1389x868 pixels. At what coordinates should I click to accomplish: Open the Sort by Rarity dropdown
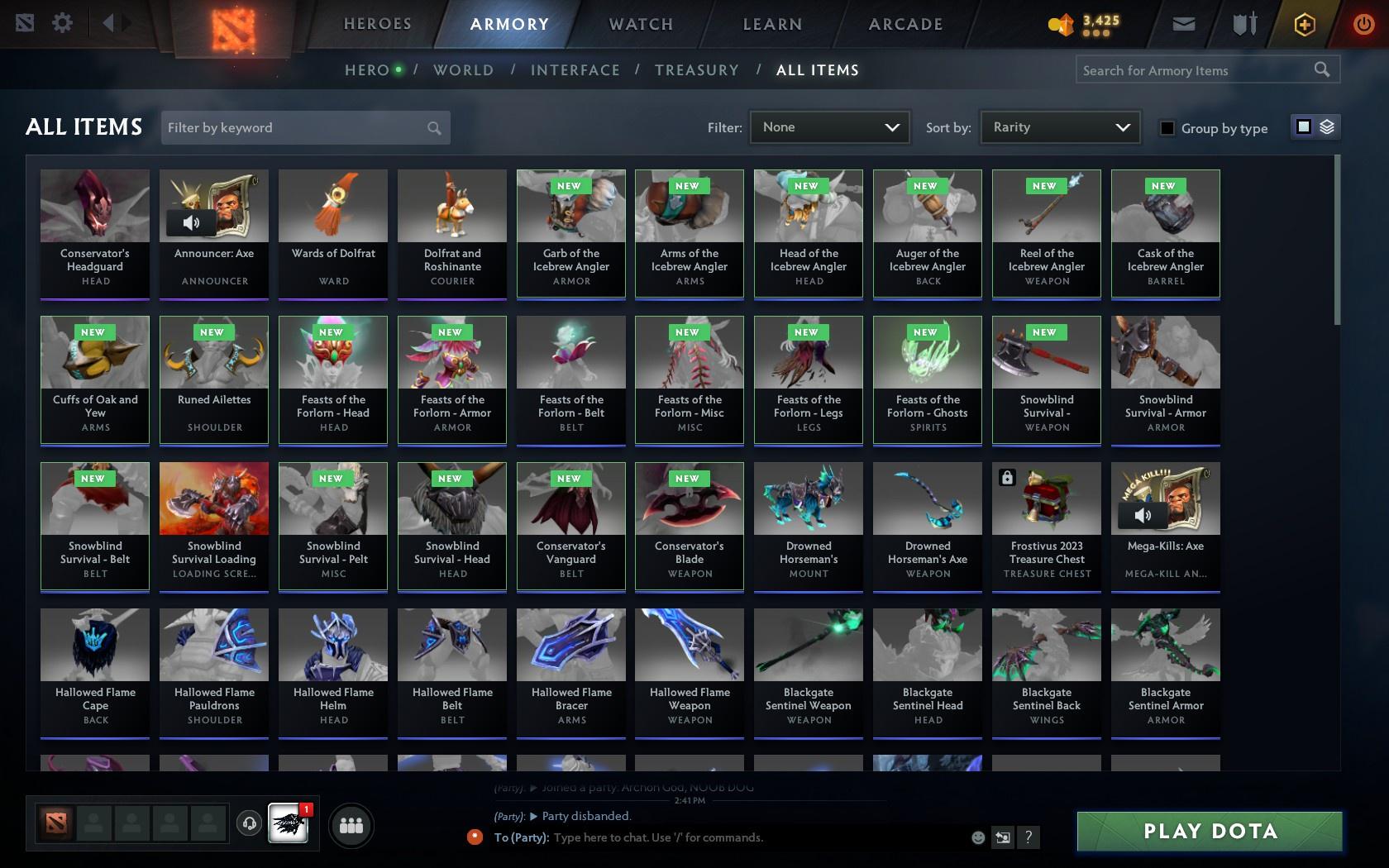click(x=1058, y=127)
